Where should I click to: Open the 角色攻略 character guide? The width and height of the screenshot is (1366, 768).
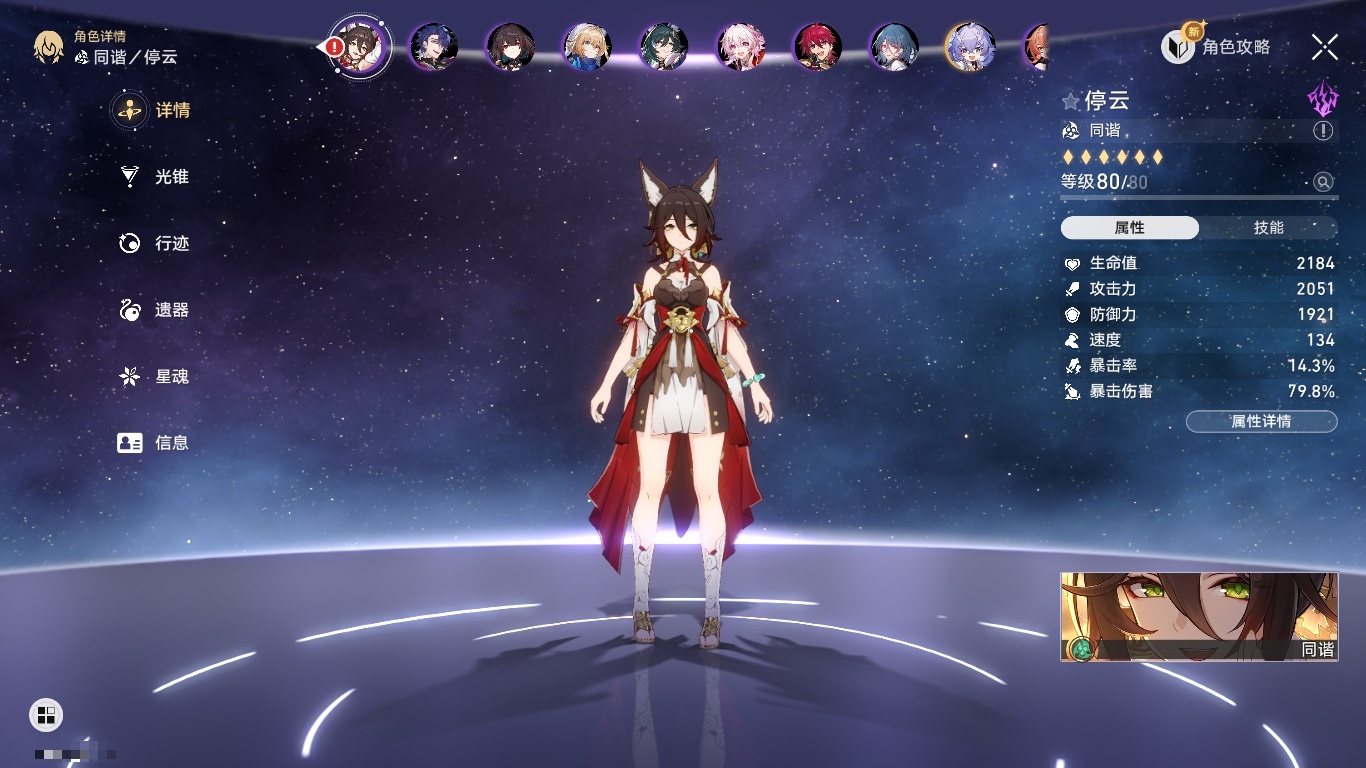coord(1217,46)
